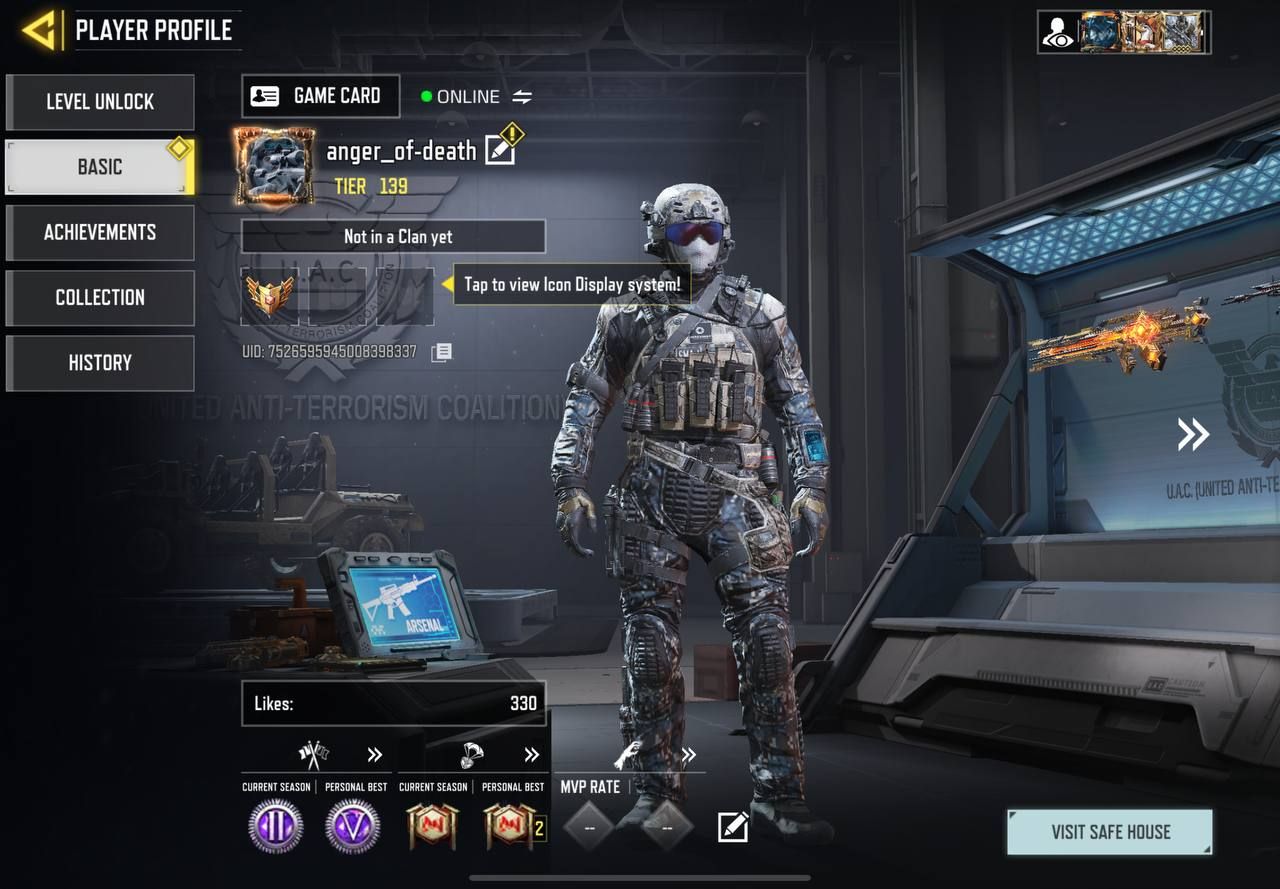
Task: Go back using the yellow arrow button
Action: pos(40,31)
